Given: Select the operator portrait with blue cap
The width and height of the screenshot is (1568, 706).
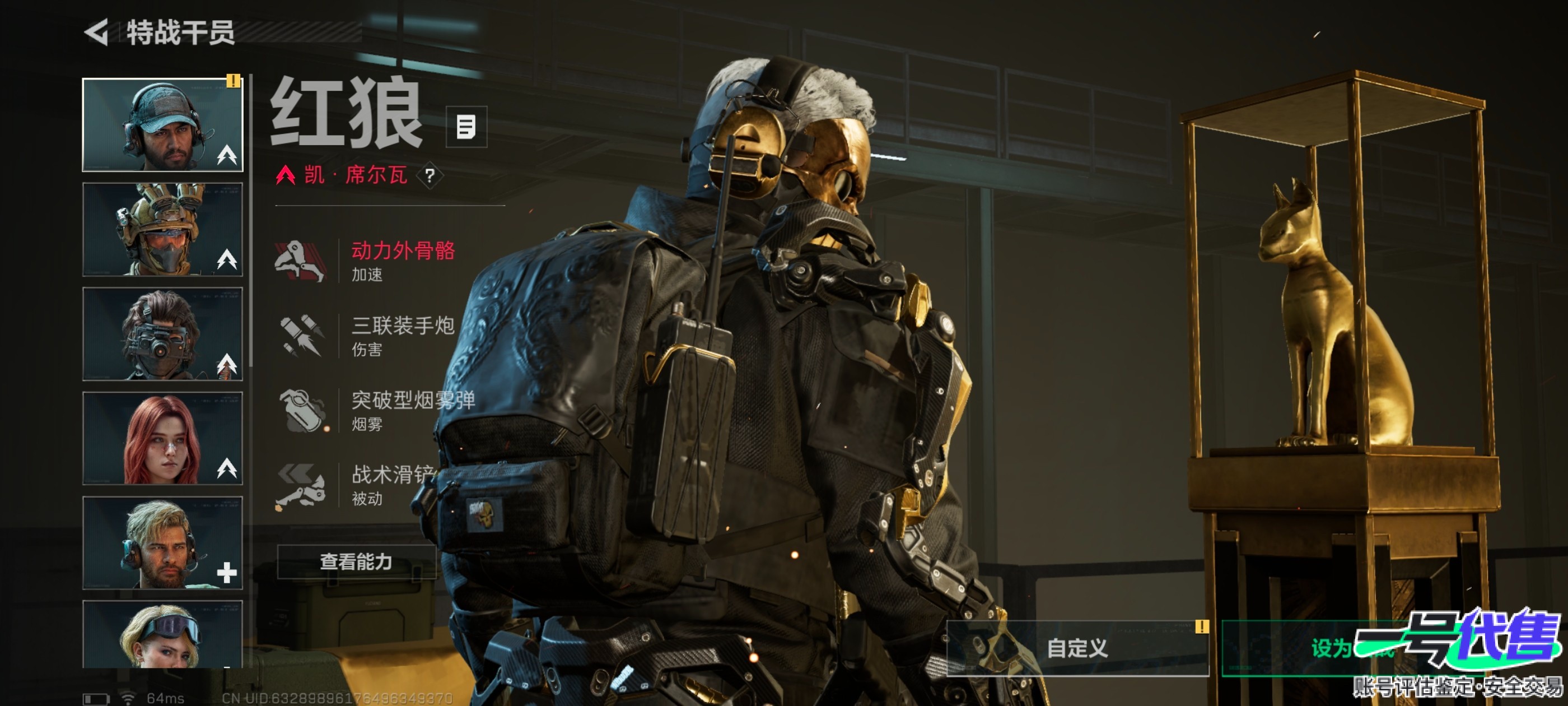Looking at the screenshot, I should click(162, 125).
